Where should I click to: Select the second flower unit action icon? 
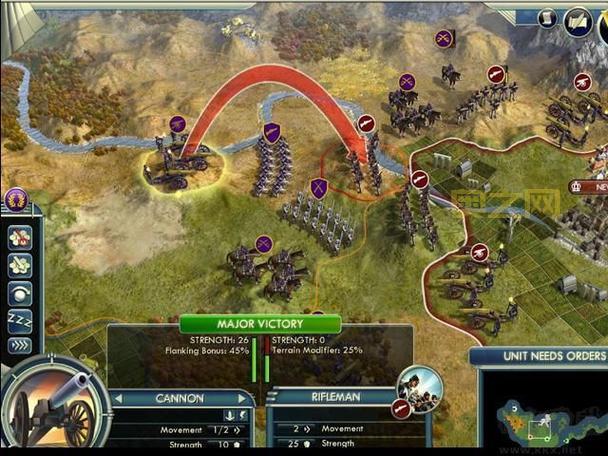click(20, 266)
